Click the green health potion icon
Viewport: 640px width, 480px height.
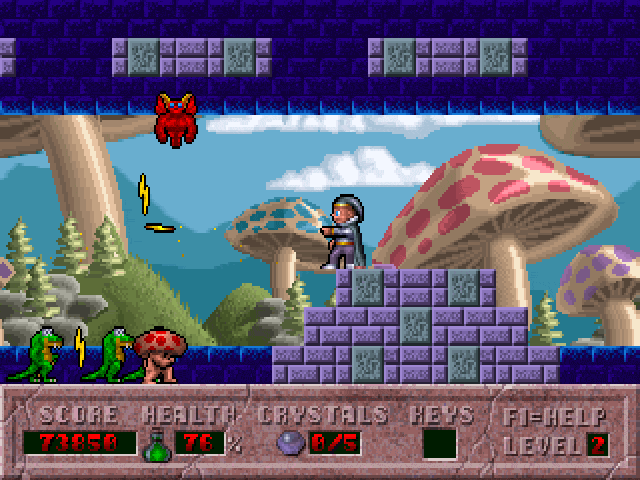(x=158, y=444)
